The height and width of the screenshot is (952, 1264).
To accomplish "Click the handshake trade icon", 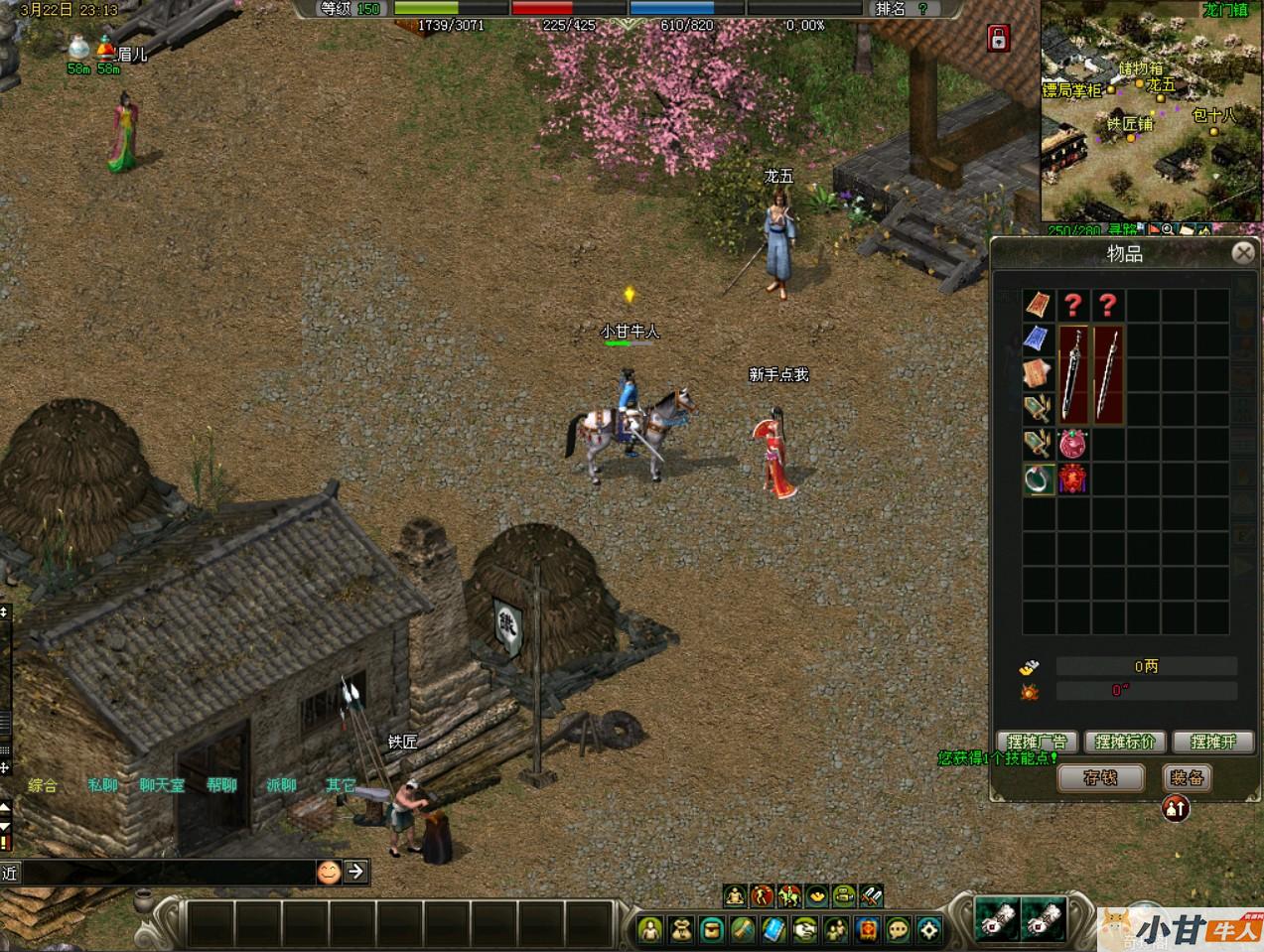I will [805, 929].
